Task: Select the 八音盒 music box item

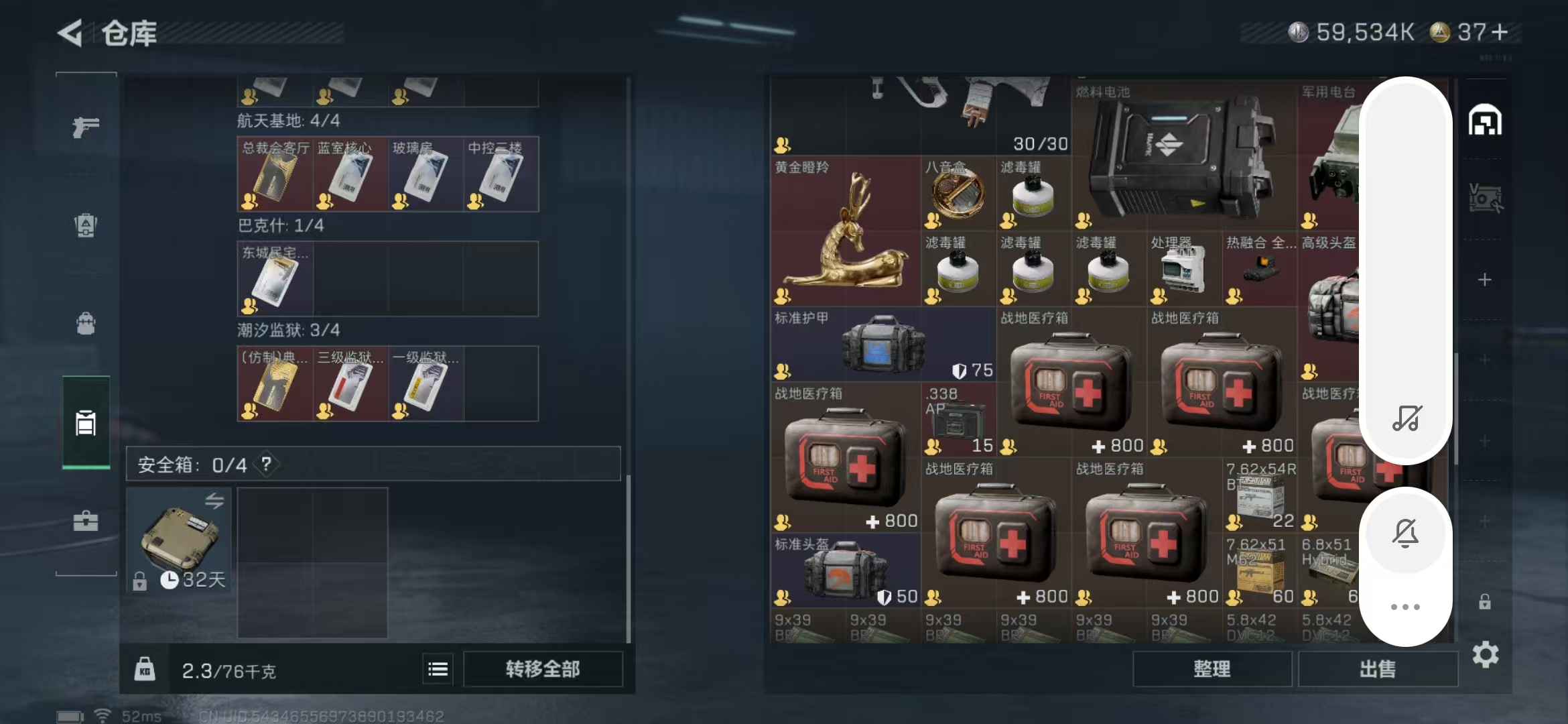Action: click(958, 194)
